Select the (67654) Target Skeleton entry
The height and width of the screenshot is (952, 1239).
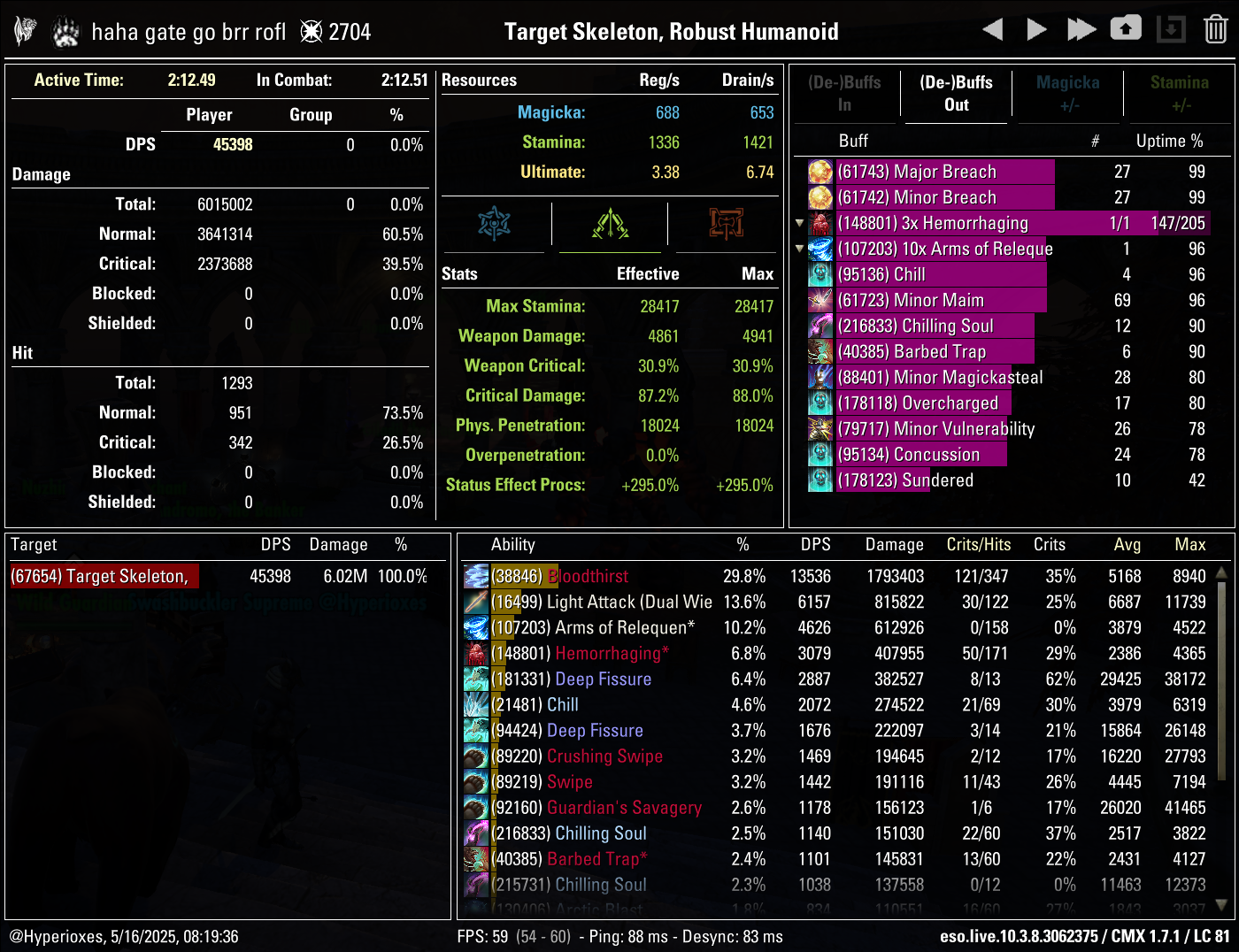click(104, 576)
